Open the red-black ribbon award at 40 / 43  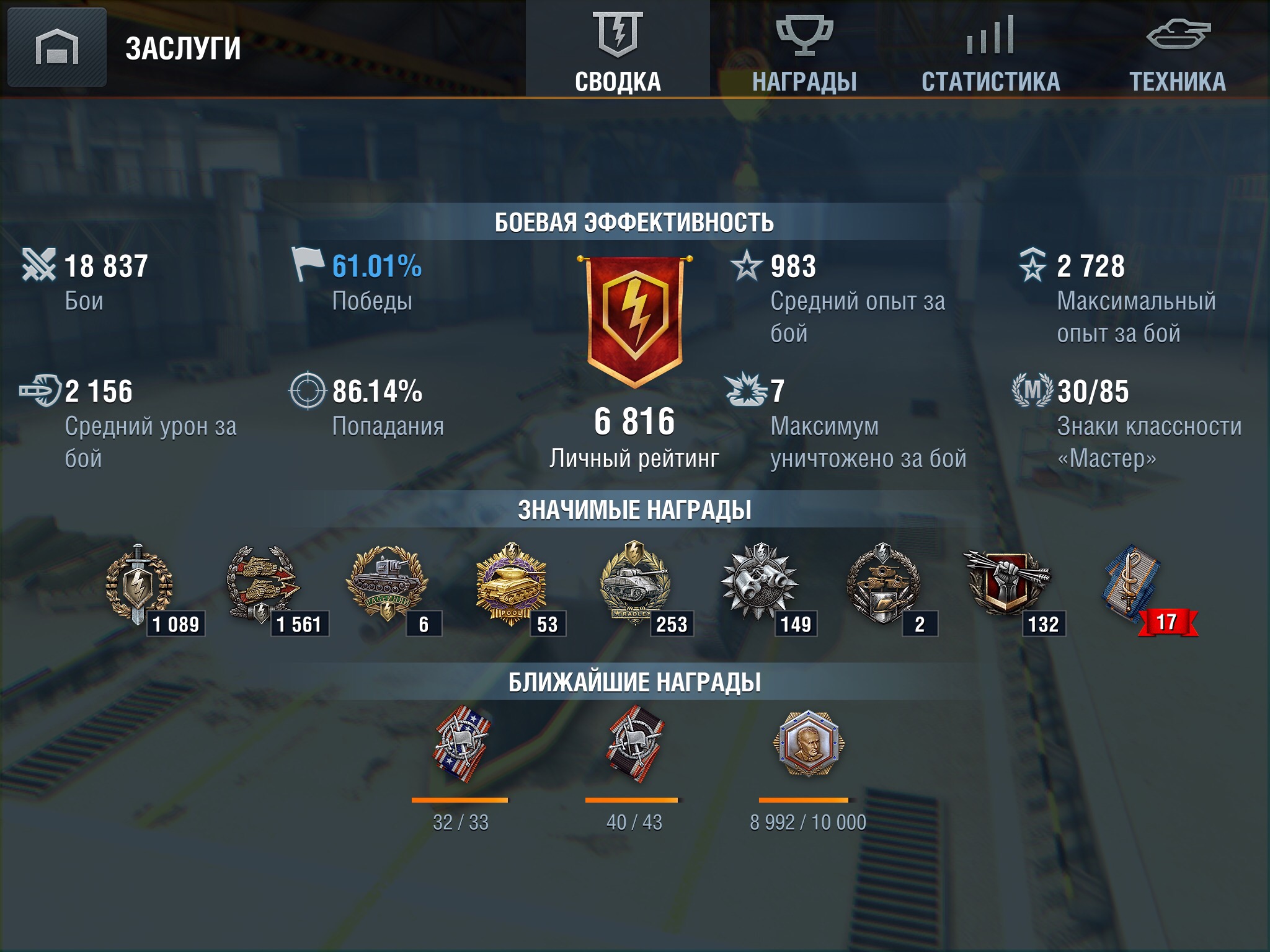point(634,744)
